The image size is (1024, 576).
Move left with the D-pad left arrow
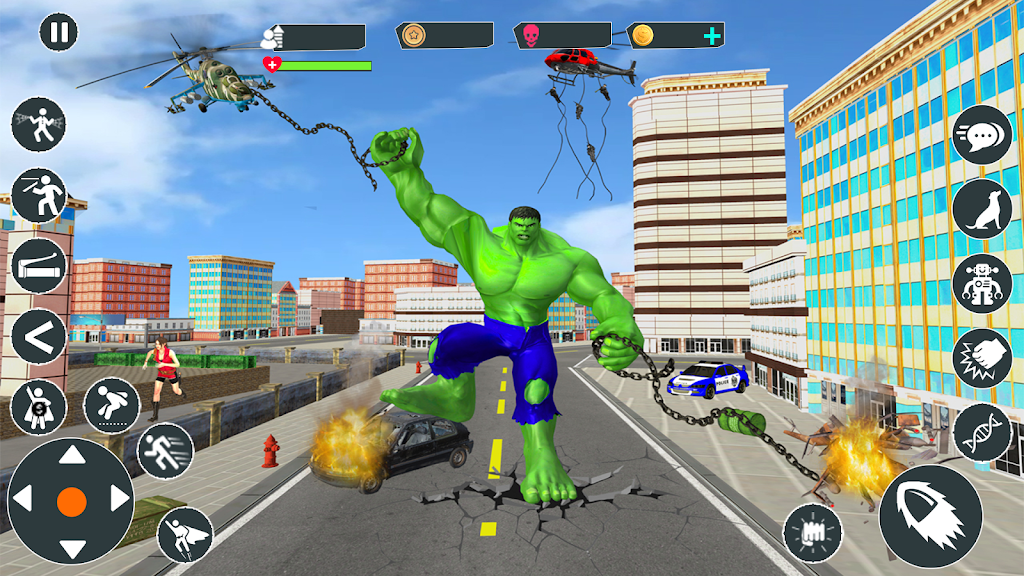point(25,500)
